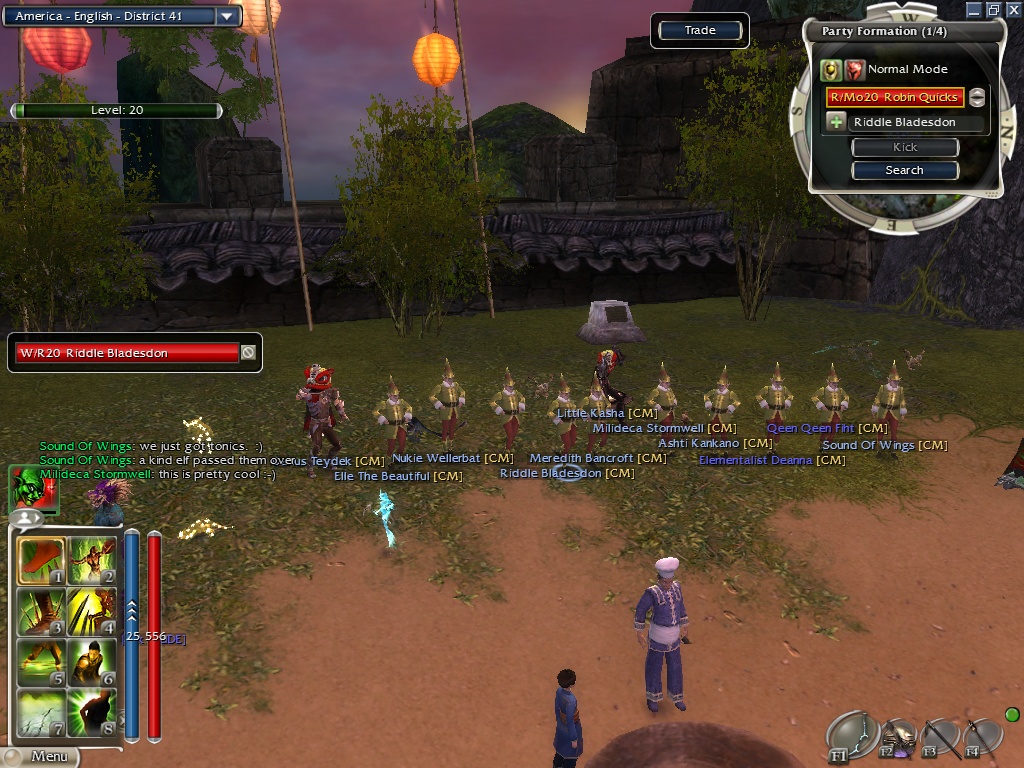This screenshot has height=768, width=1024.
Task: Use skill 2 green warrior figure
Action: pos(92,562)
